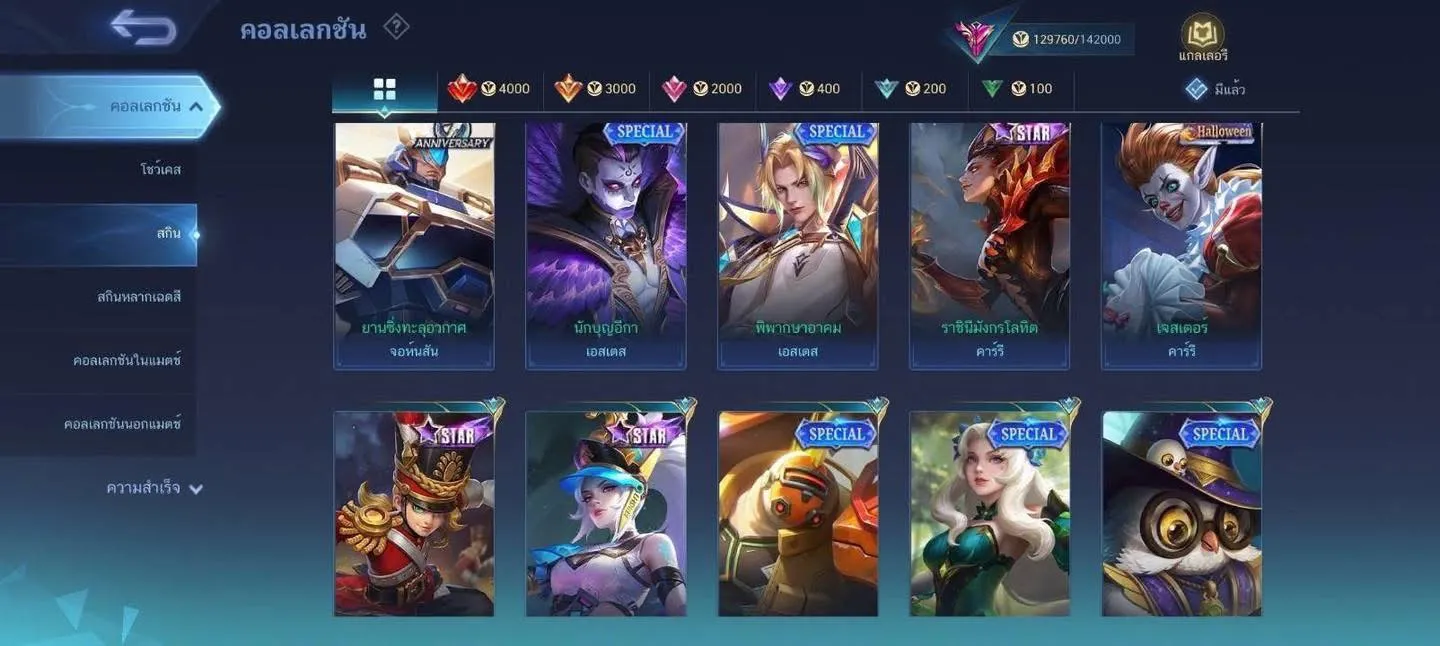Open the สกินหลากเฉดสี sidebar entry
Image resolution: width=1440 pixels, height=646 pixels.
139,297
